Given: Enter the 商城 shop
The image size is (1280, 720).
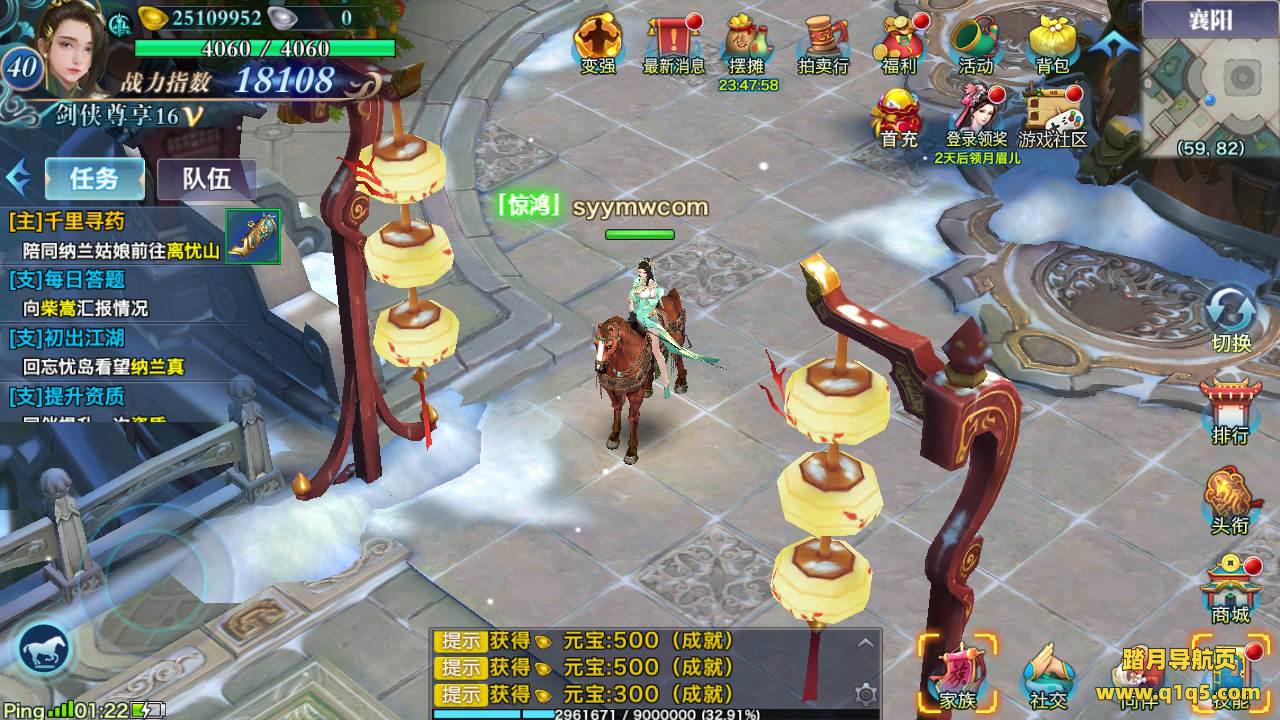Looking at the screenshot, I should (1230, 590).
